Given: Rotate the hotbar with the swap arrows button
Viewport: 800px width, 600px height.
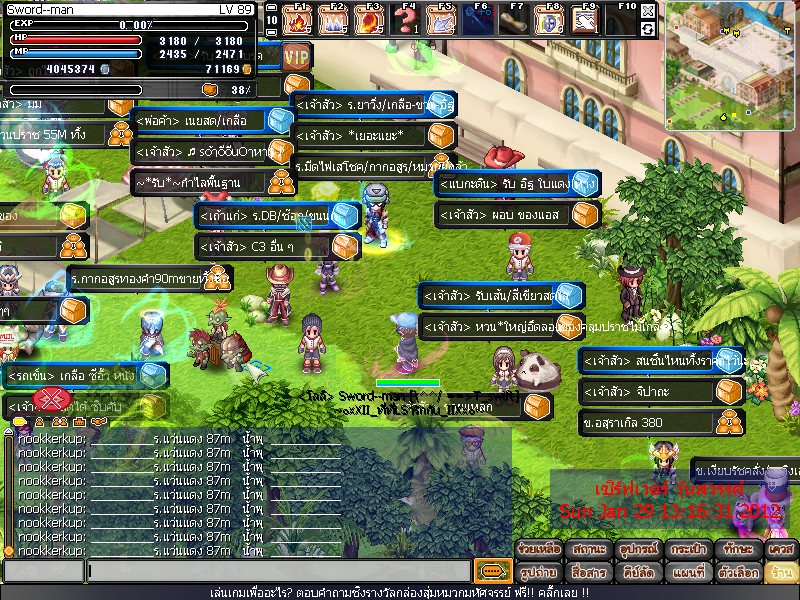Looking at the screenshot, I should pyautogui.click(x=648, y=28).
